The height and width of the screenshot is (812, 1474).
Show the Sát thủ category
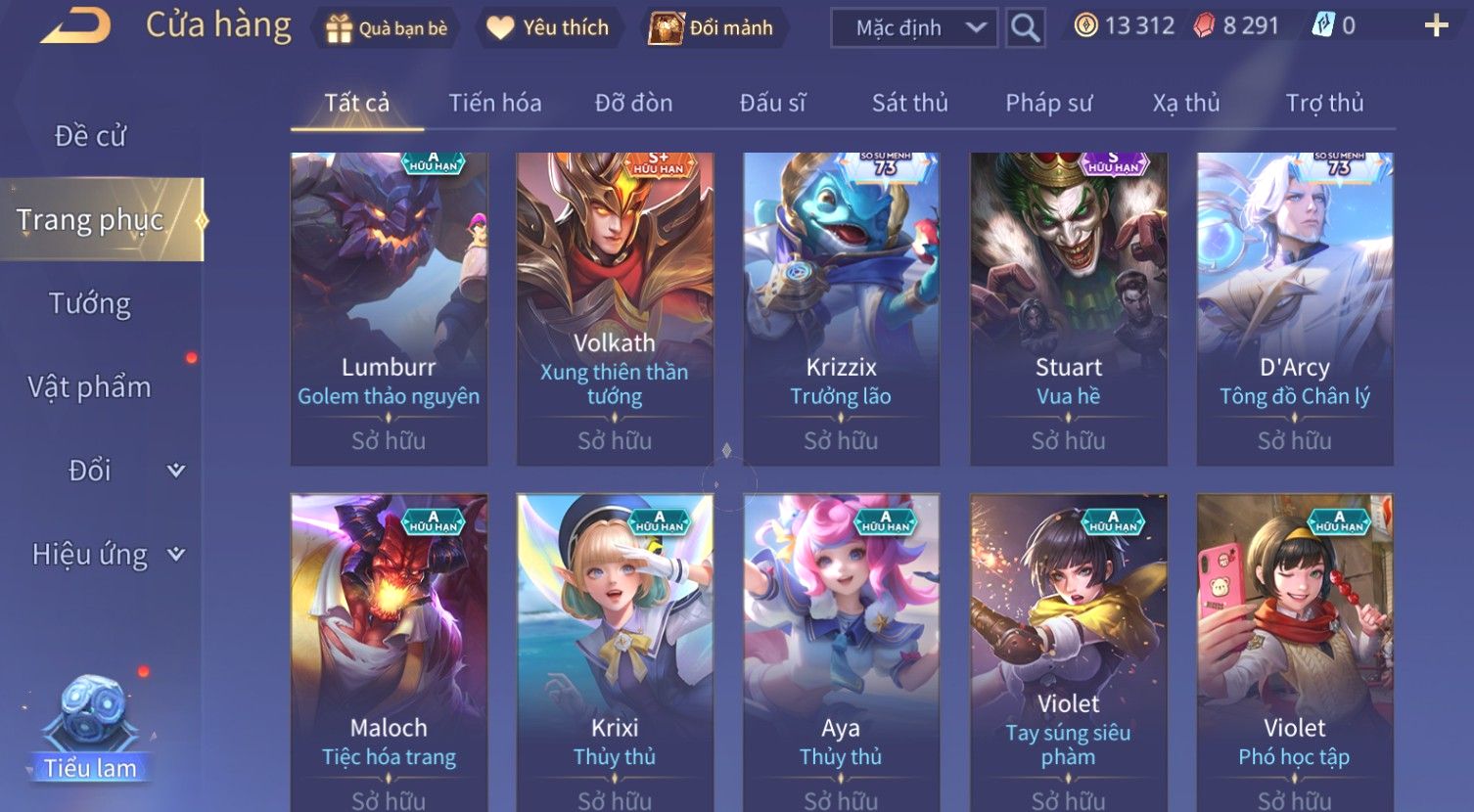point(909,103)
